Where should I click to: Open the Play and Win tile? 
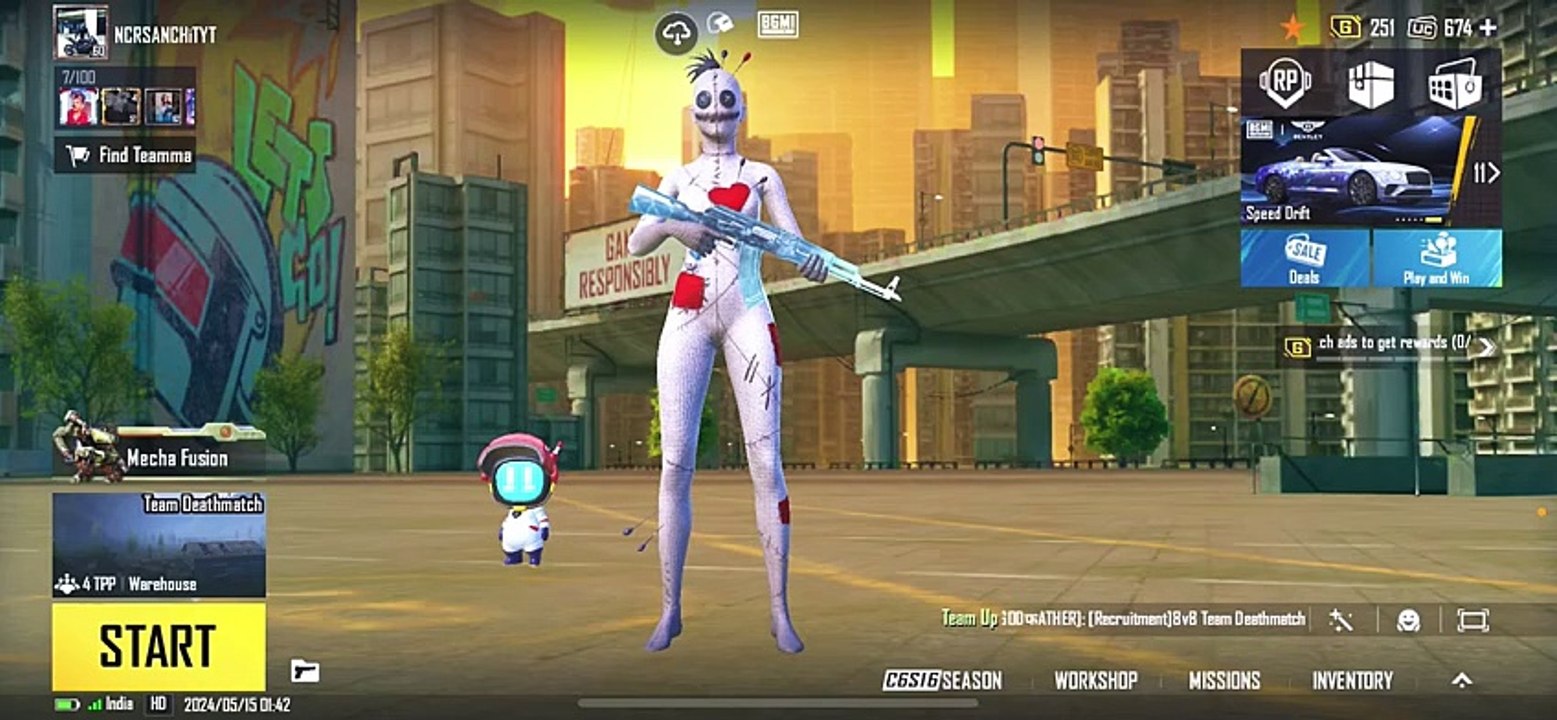pyautogui.click(x=1437, y=258)
